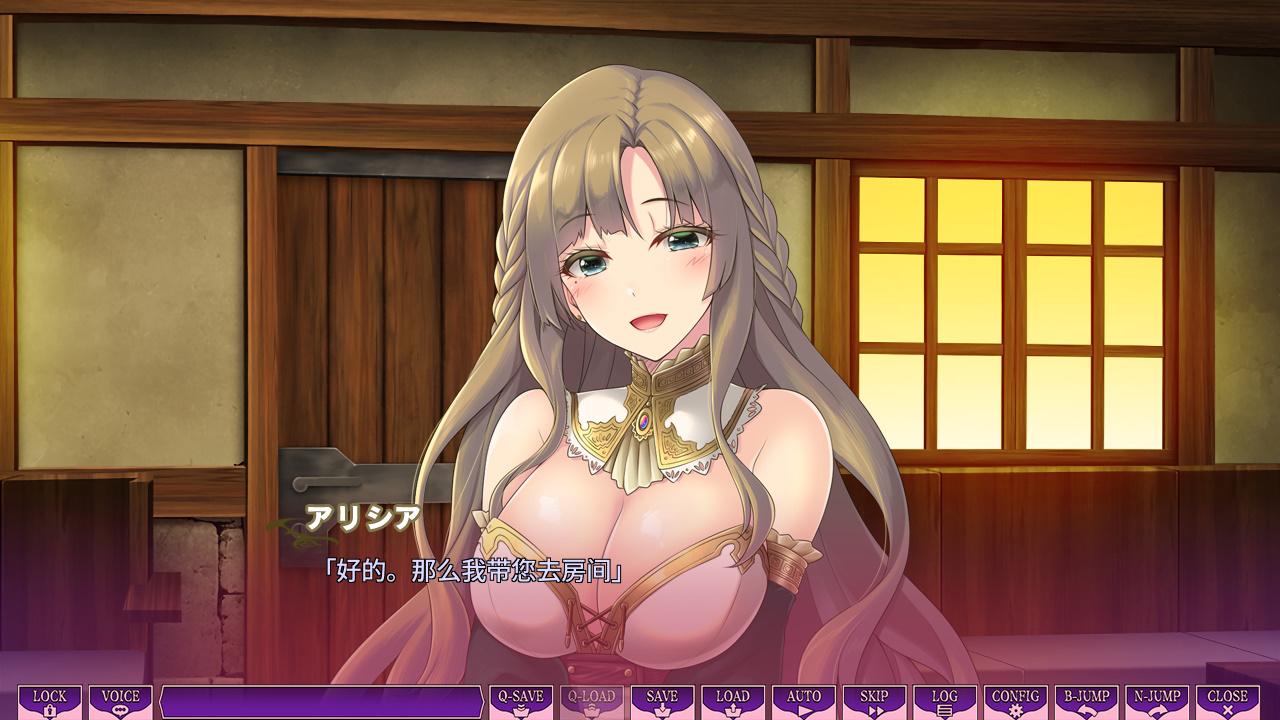Screen dimensions: 1280x720
Task: Hide the text window with CLOSE
Action: [1227, 702]
